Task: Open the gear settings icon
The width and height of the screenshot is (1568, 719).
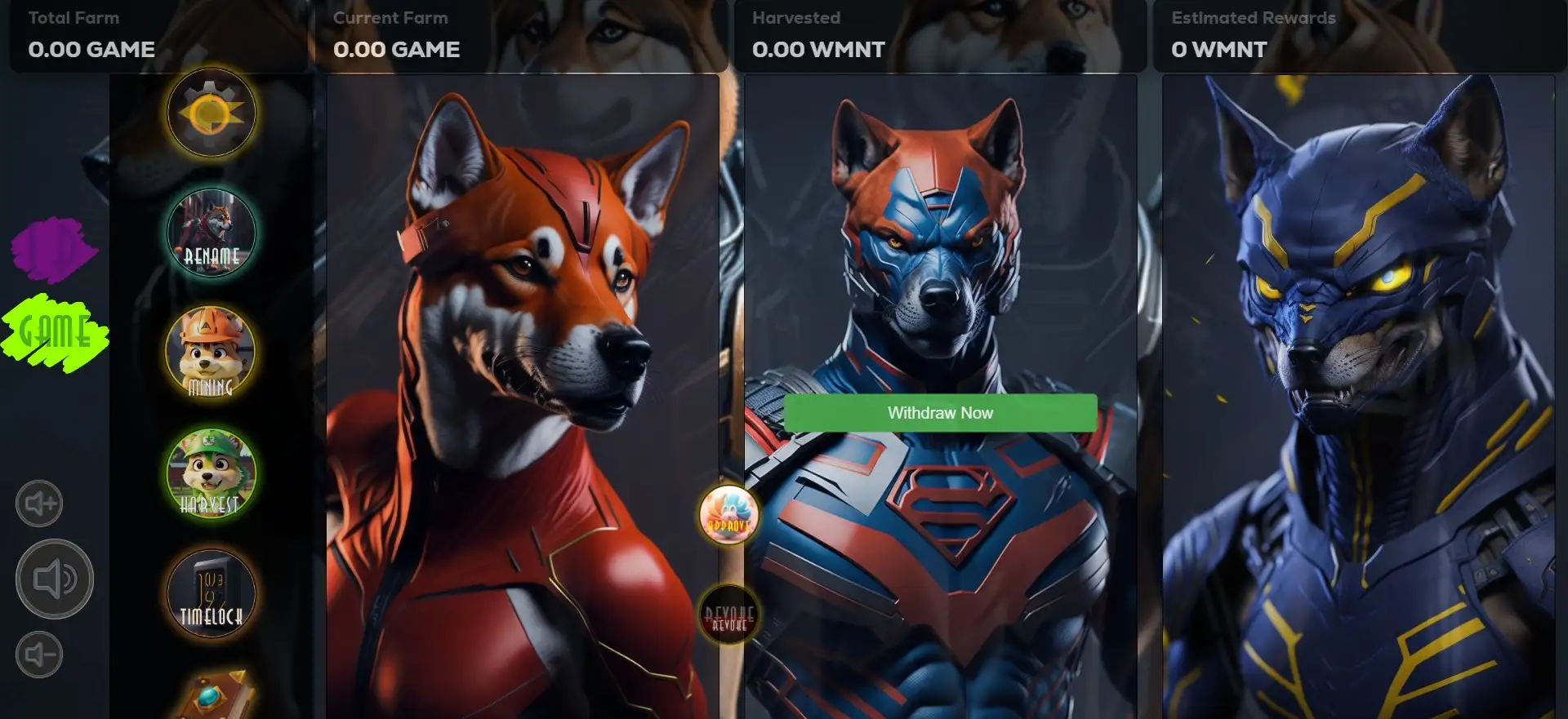Action: pyautogui.click(x=212, y=113)
